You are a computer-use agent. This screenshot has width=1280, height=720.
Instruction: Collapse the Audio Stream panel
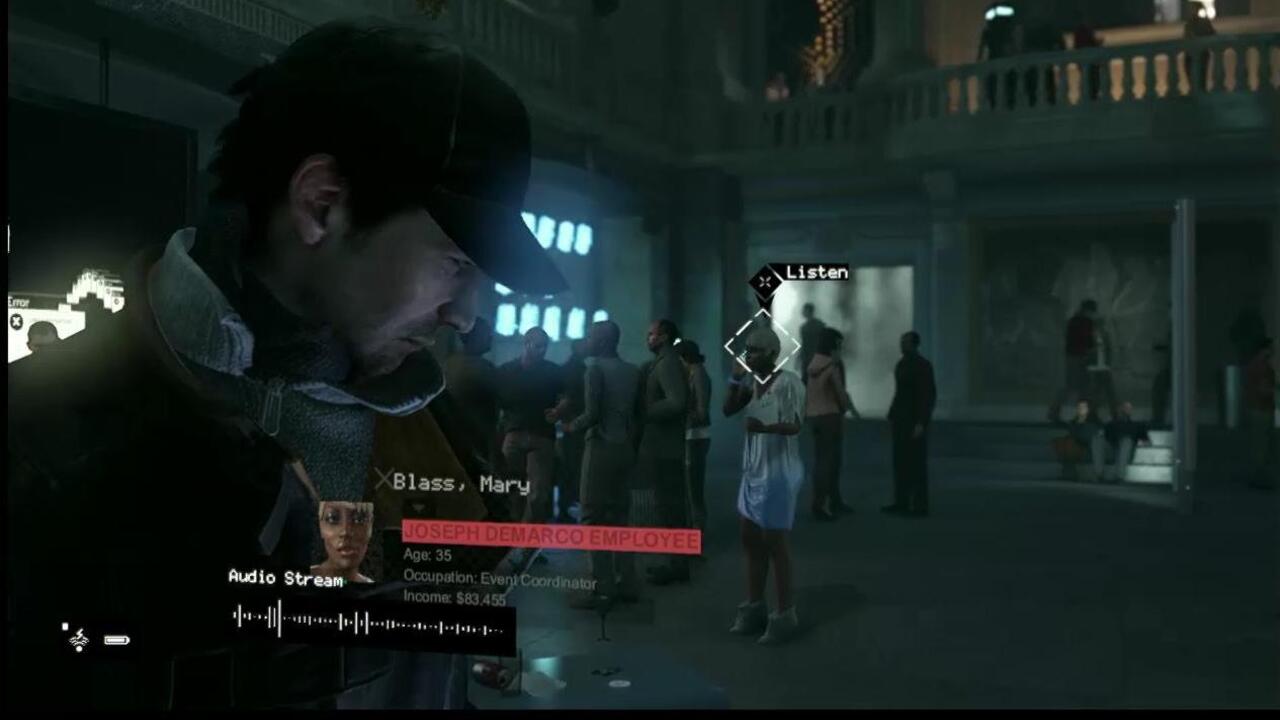(285, 578)
